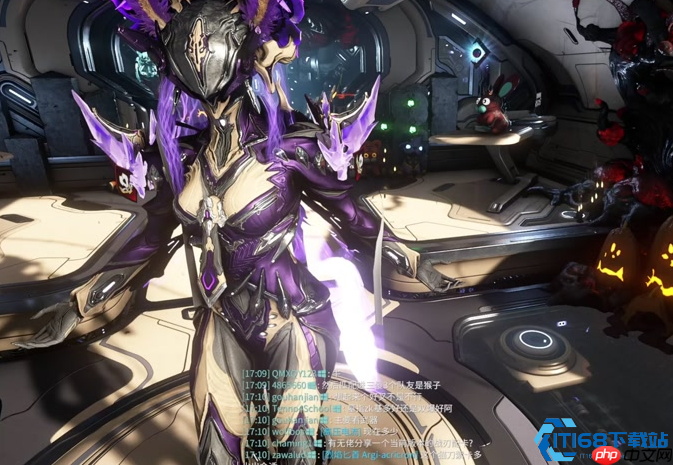The image size is (673, 465).
Task: Select player name TennoaSchool in chat
Action: pos(304,408)
